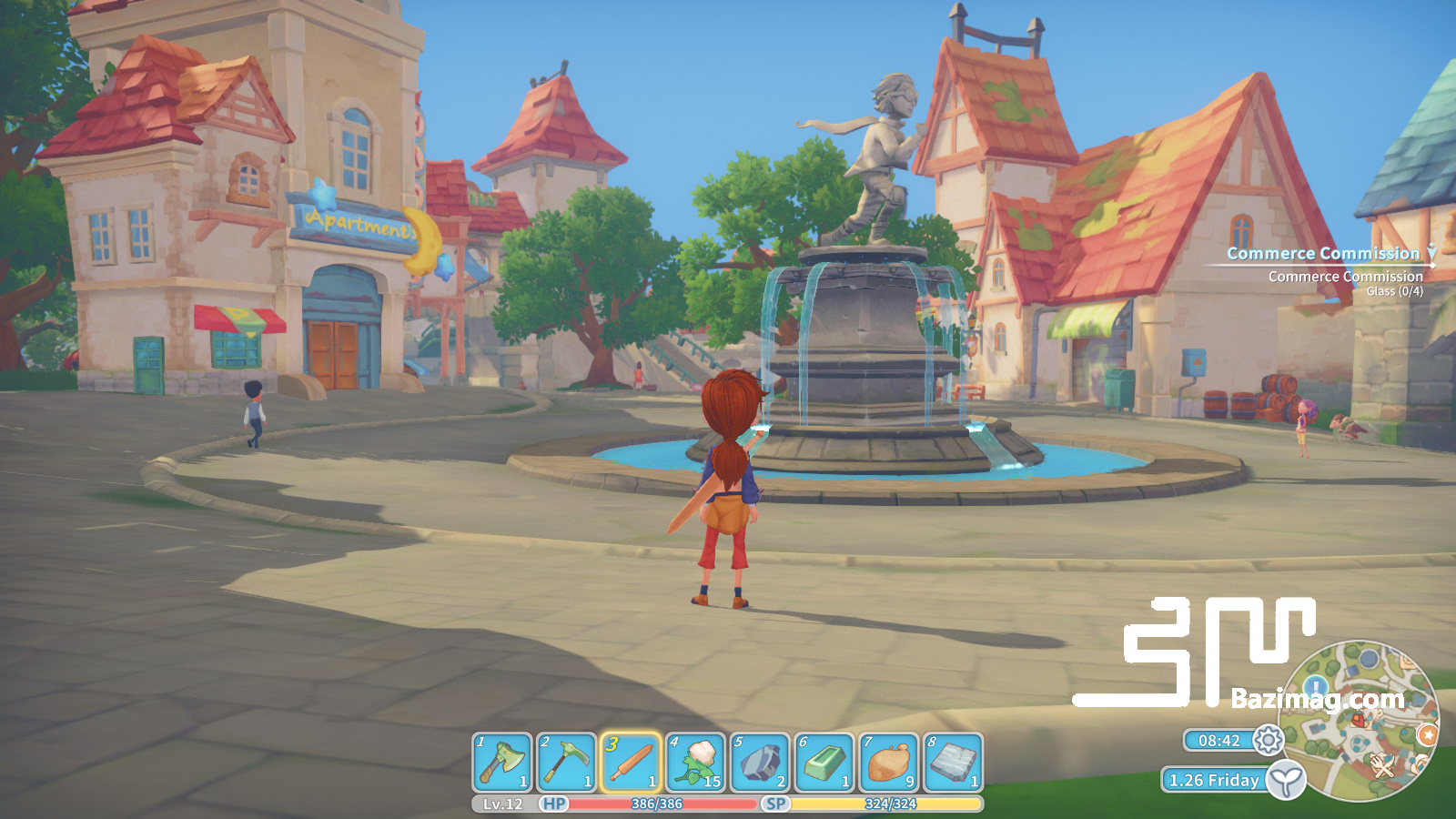Click the sun weather icon beside the clock
Viewport: 1456px width, 819px height.
tap(1268, 741)
